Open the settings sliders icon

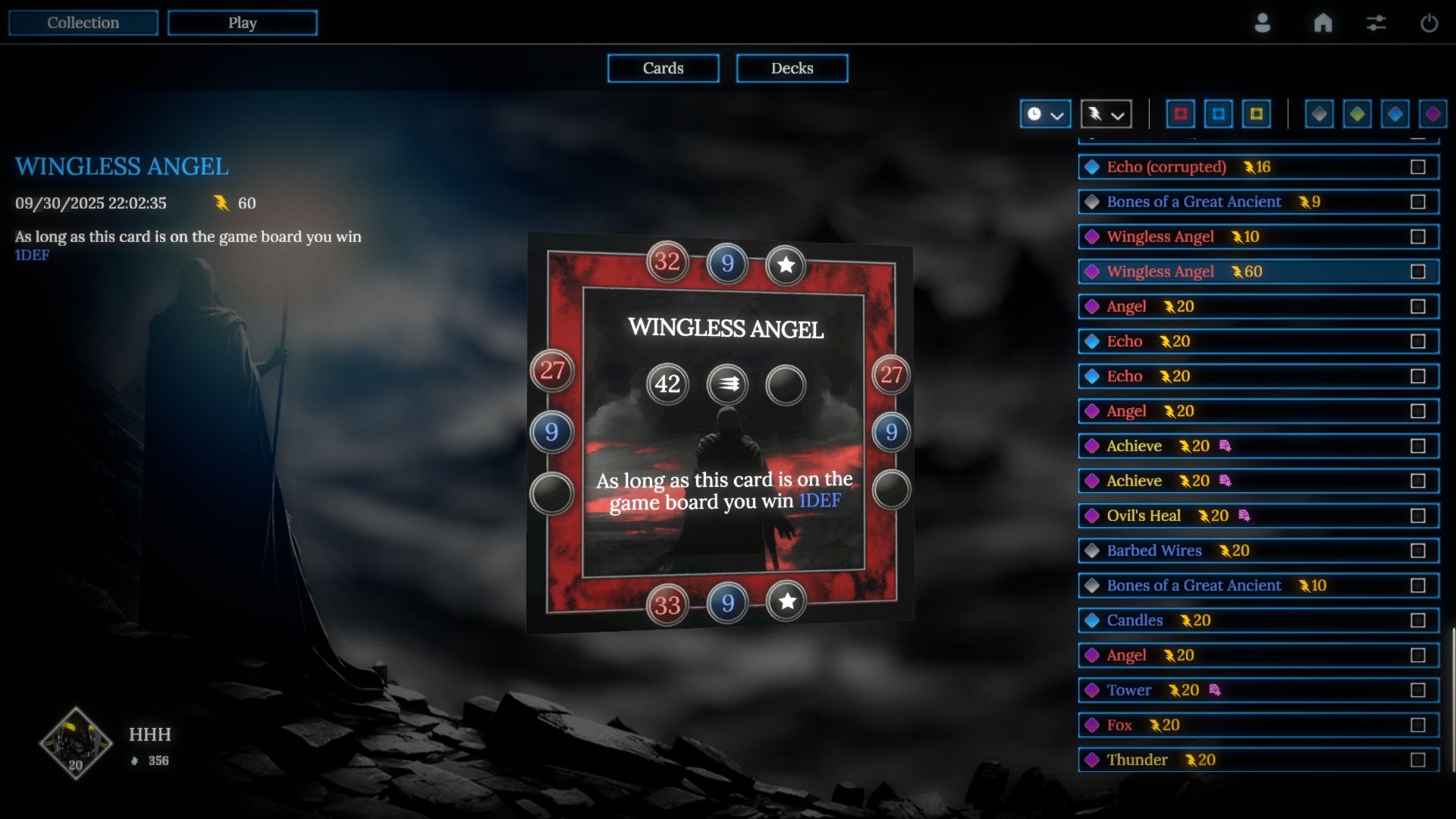pyautogui.click(x=1376, y=23)
